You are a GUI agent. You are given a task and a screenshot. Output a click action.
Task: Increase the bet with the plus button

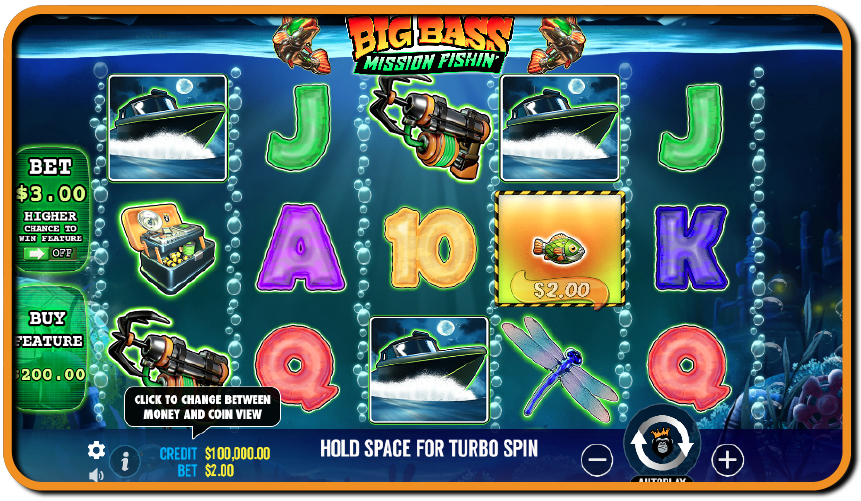(727, 460)
